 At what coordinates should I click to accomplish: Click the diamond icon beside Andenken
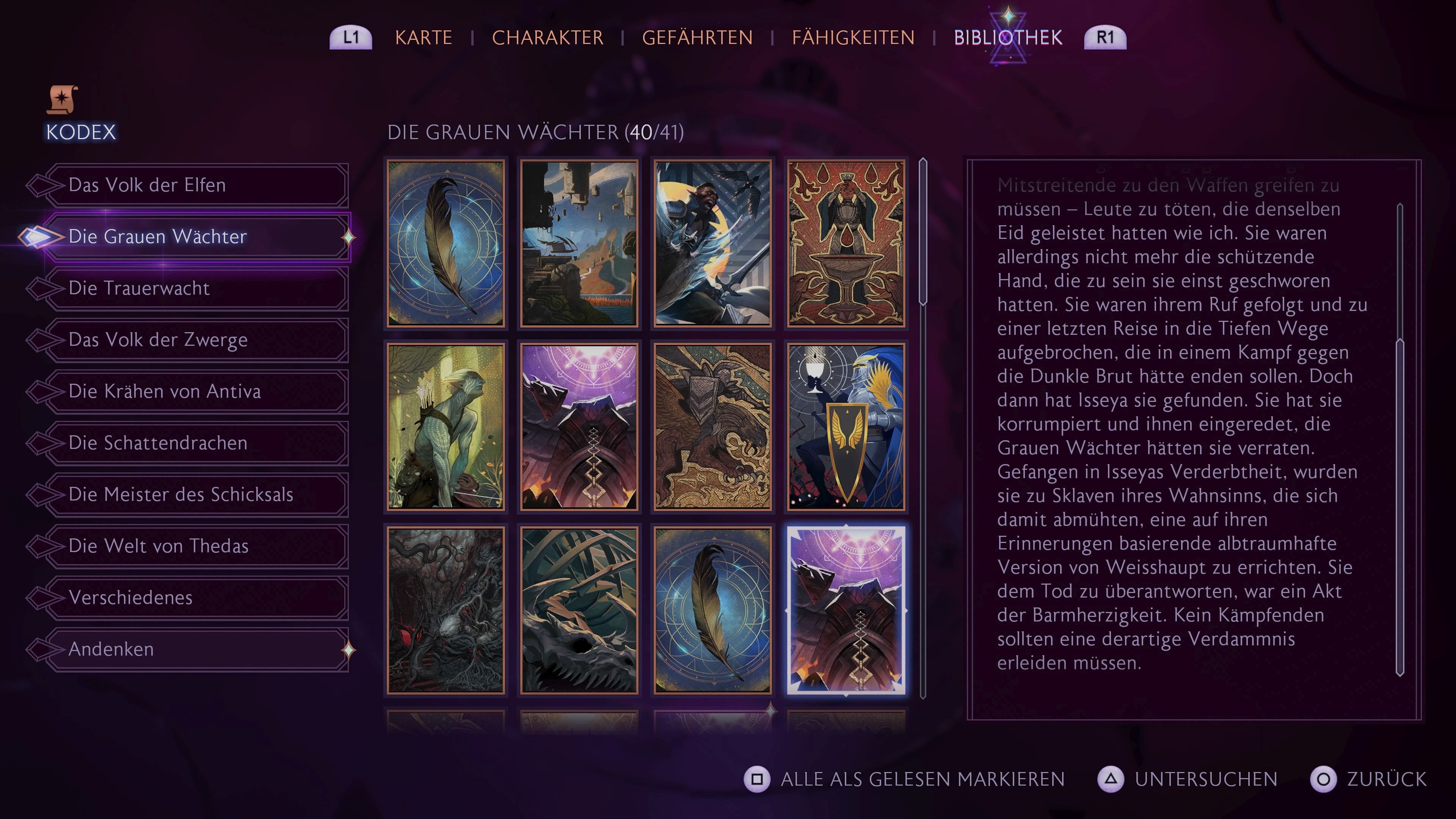click(349, 650)
